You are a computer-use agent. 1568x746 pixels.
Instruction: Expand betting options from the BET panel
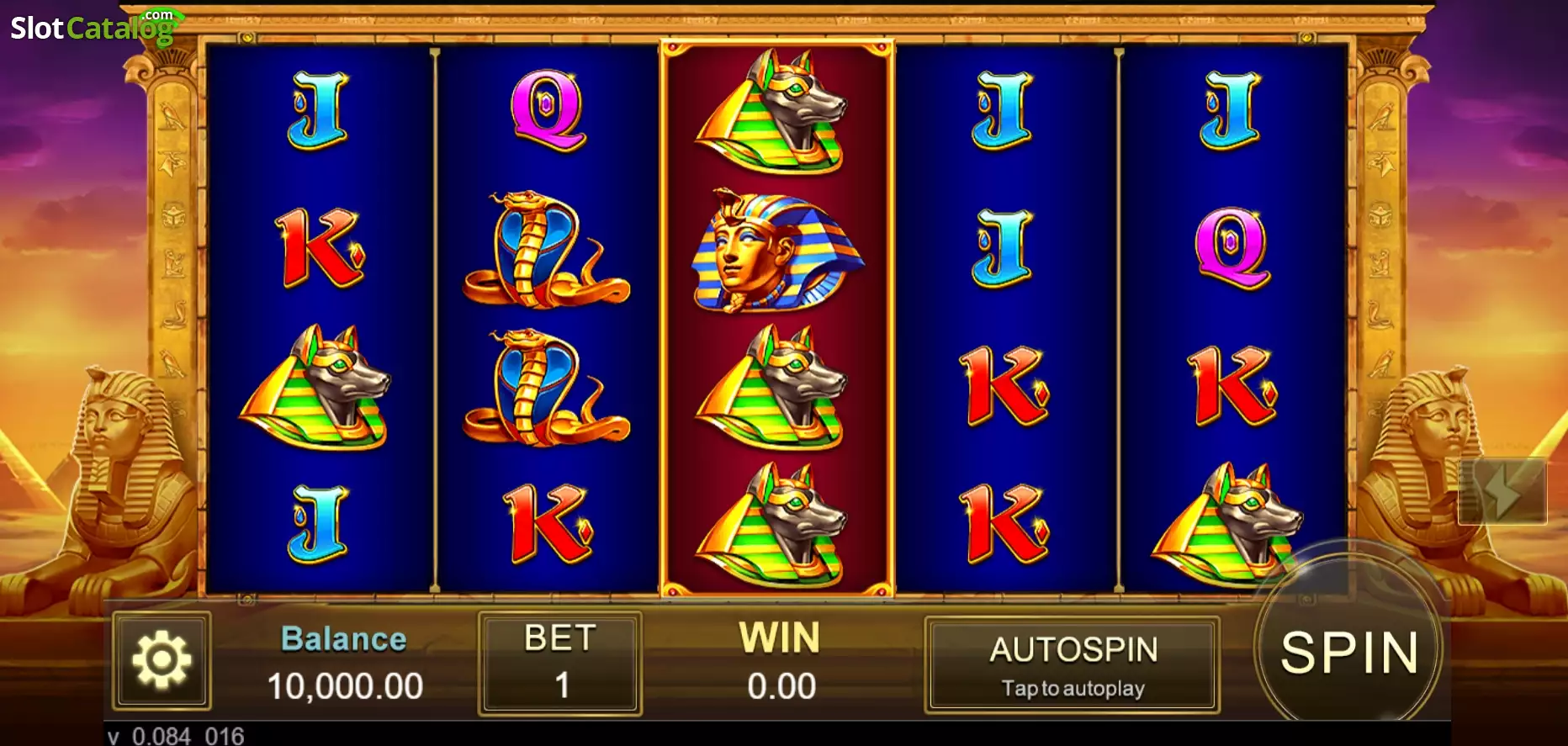tap(559, 685)
